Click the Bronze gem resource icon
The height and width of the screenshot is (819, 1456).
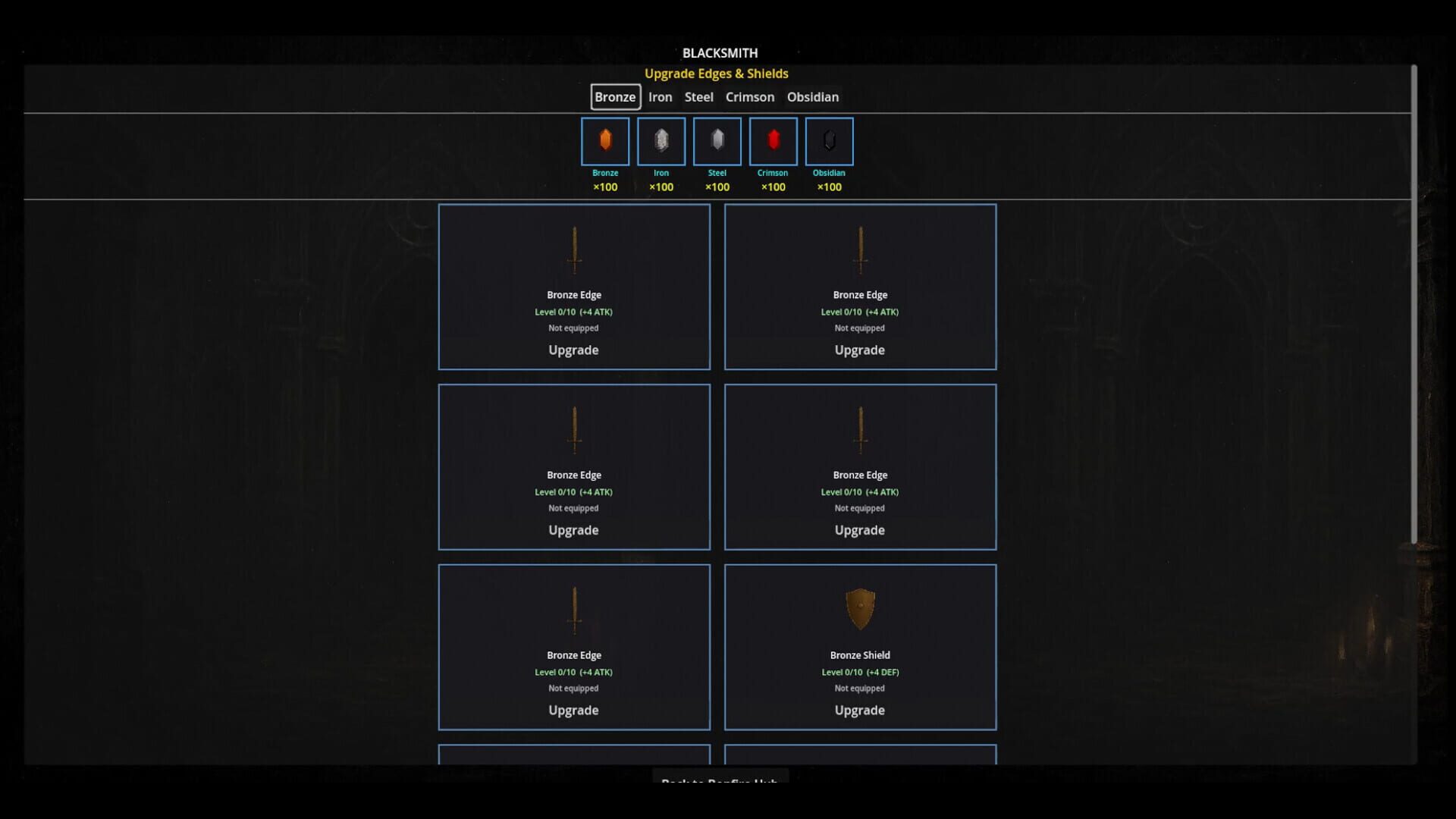point(604,141)
